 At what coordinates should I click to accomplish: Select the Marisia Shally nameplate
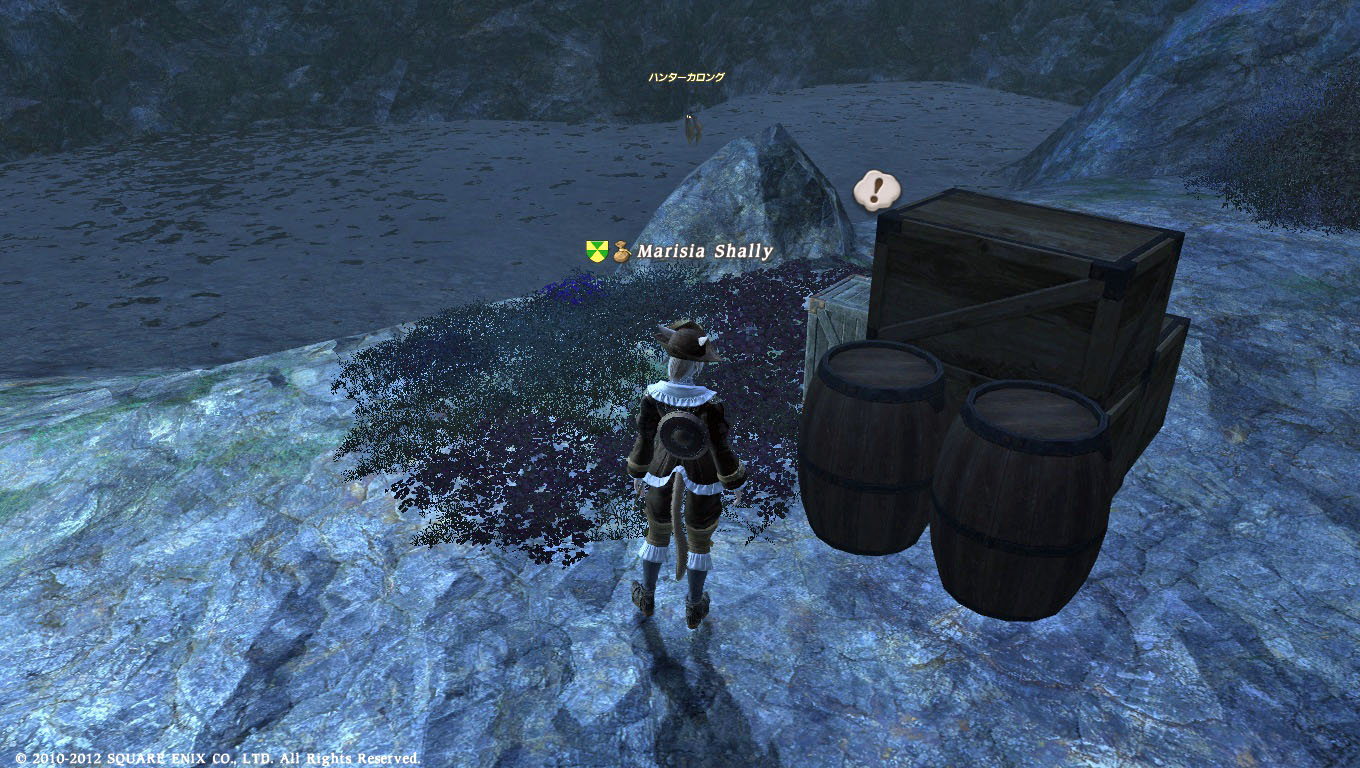tap(704, 251)
